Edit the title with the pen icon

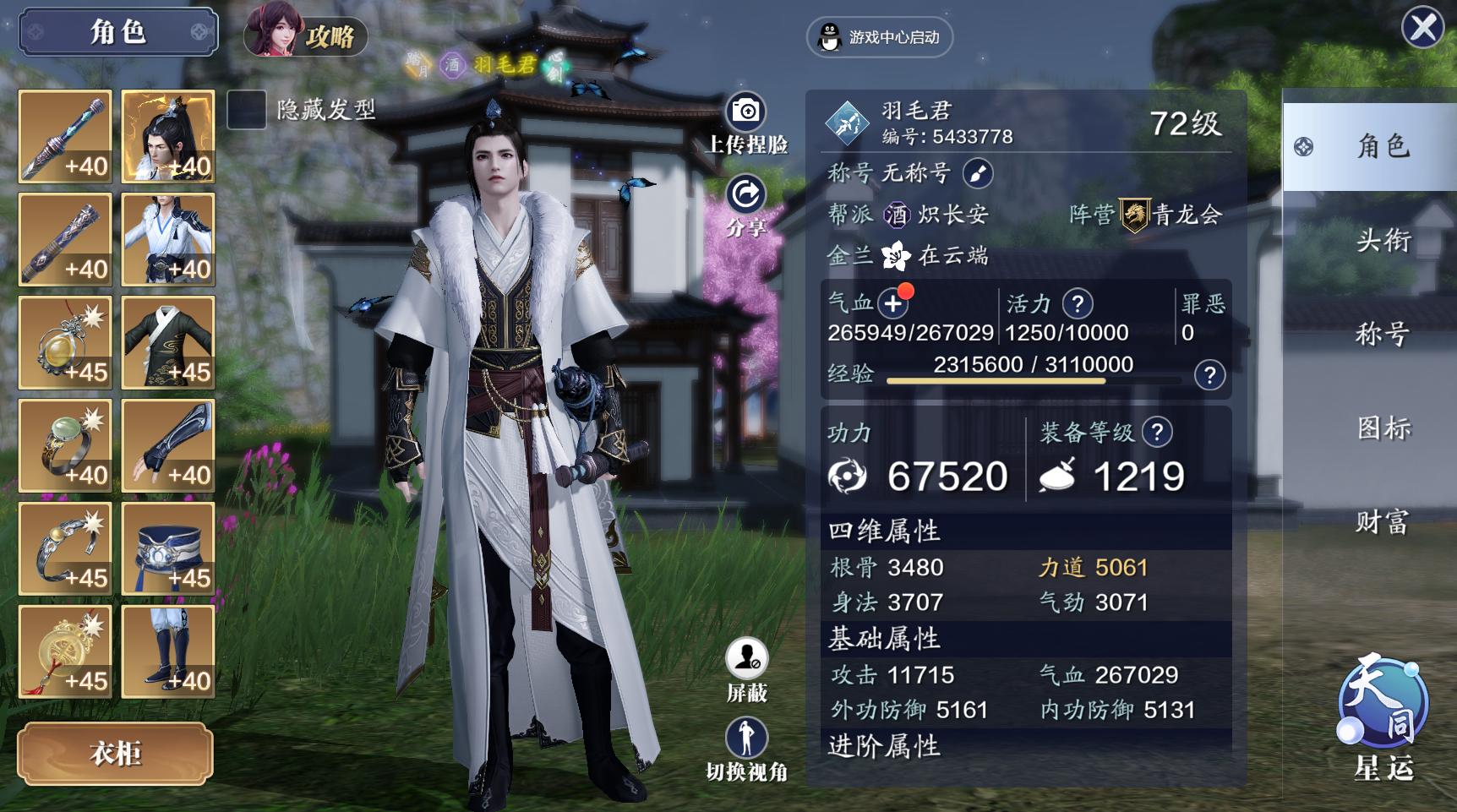[978, 173]
